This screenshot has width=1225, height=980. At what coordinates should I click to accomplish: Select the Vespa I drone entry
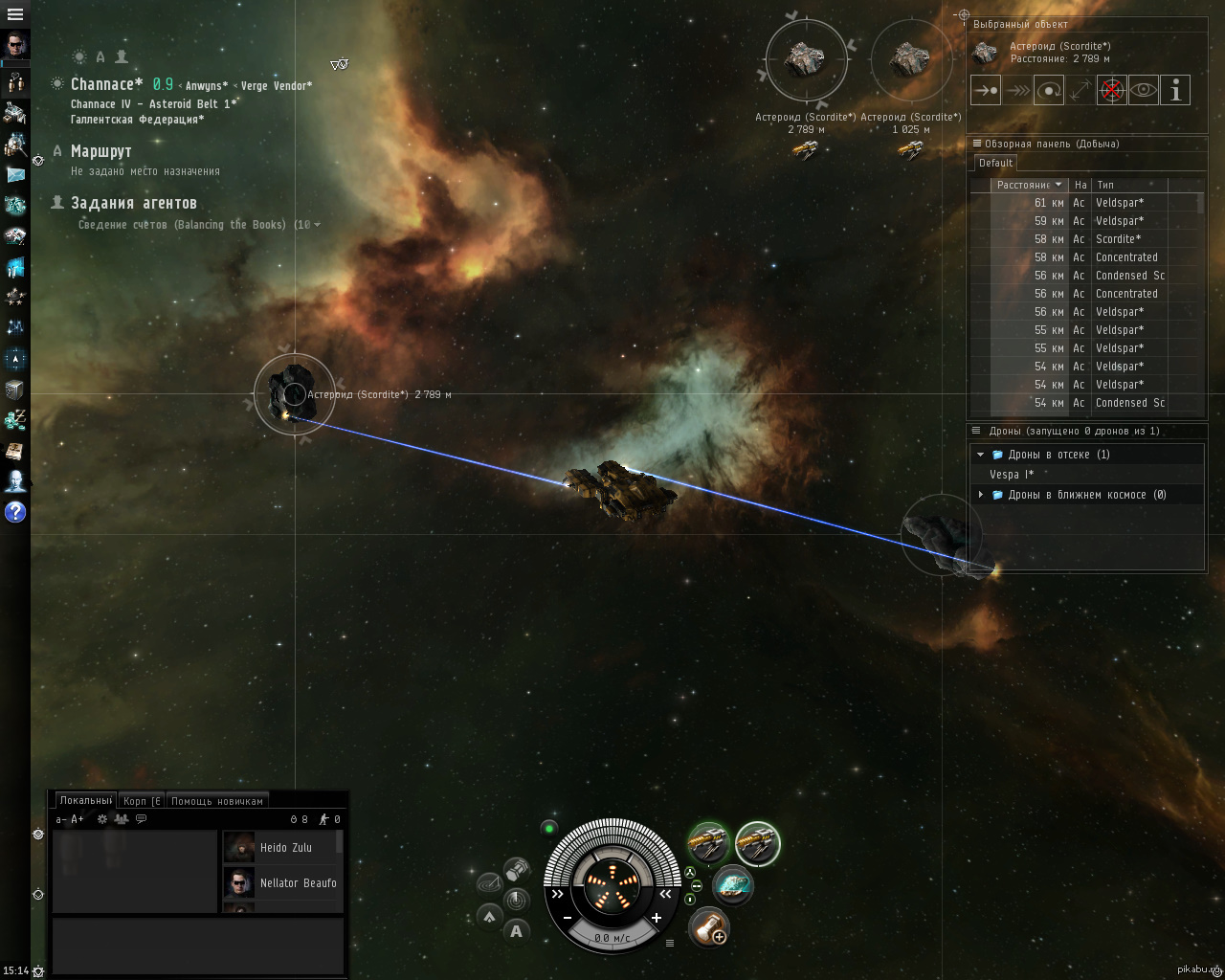(x=1012, y=475)
